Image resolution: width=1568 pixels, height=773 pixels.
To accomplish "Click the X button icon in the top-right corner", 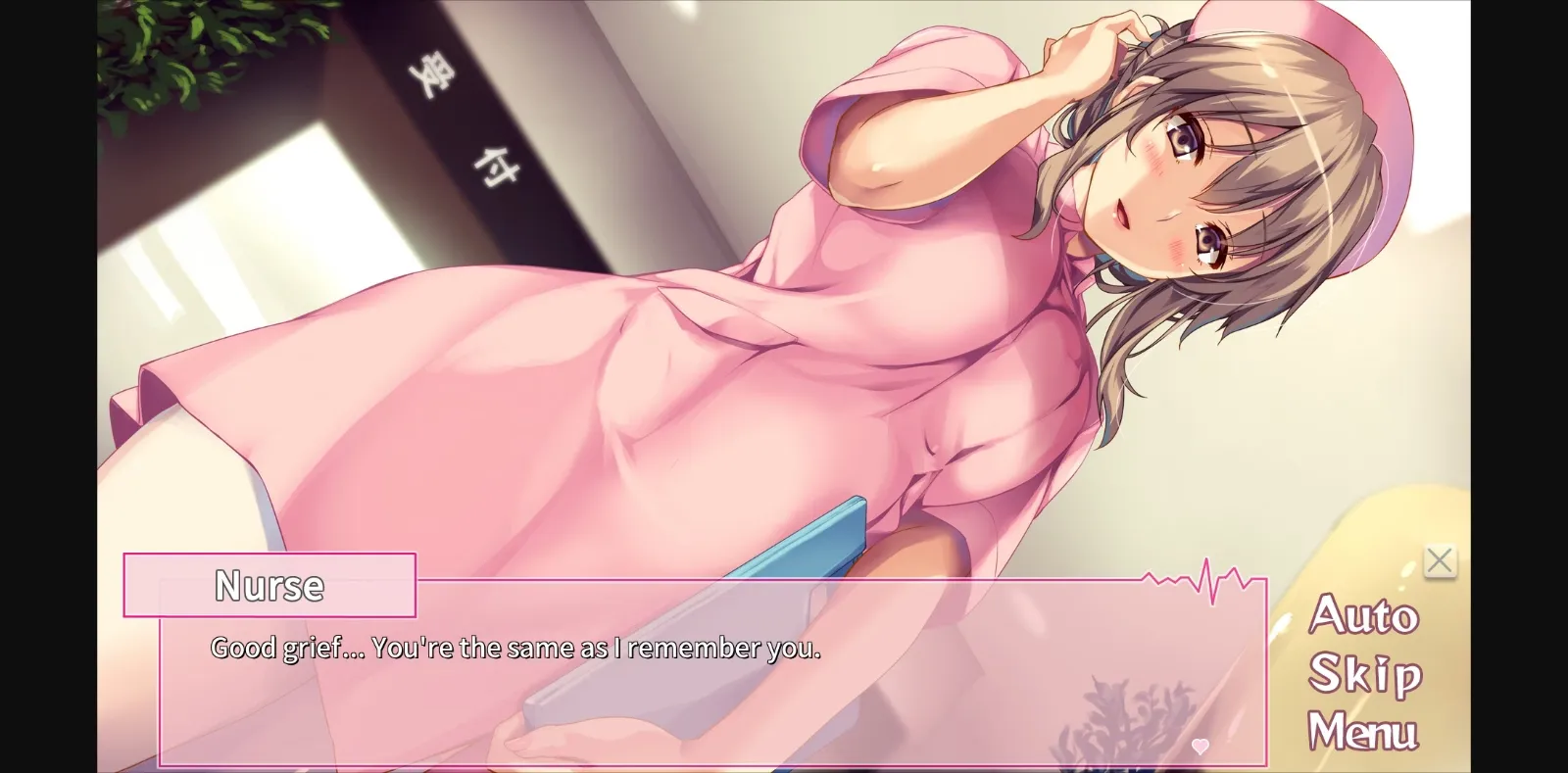I will coord(1441,561).
